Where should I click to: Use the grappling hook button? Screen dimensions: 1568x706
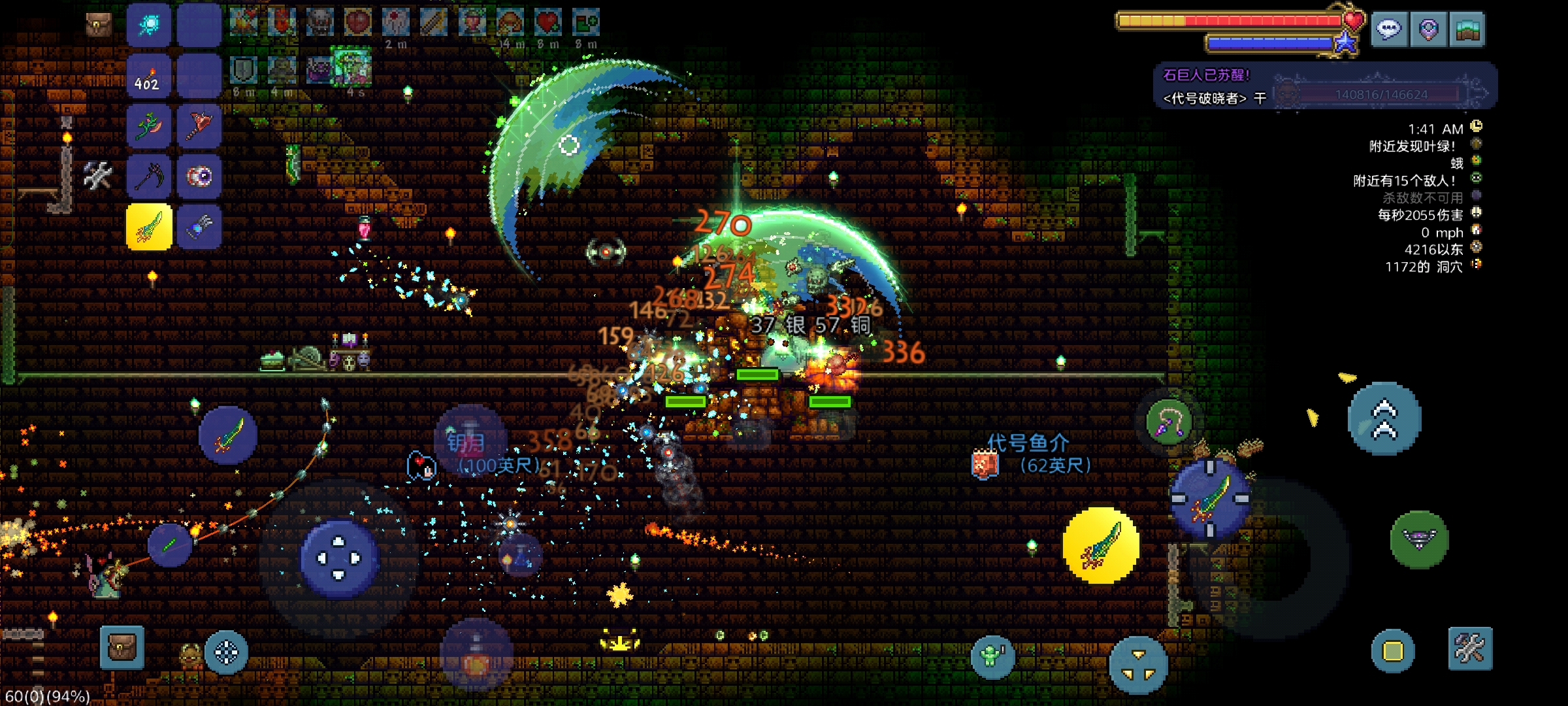click(x=1169, y=422)
